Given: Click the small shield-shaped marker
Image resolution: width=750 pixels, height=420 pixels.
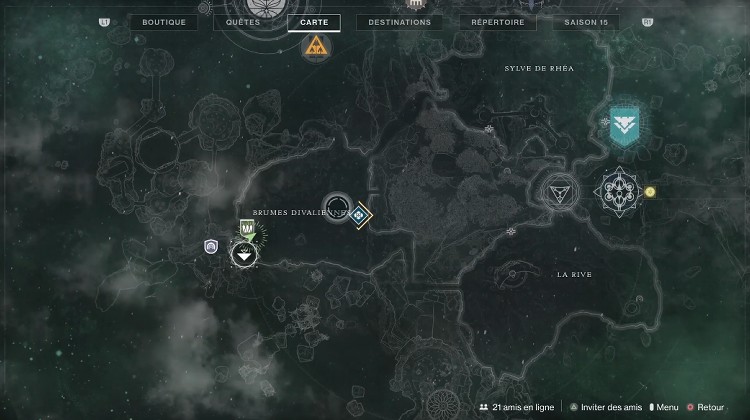Looking at the screenshot, I should (211, 246).
